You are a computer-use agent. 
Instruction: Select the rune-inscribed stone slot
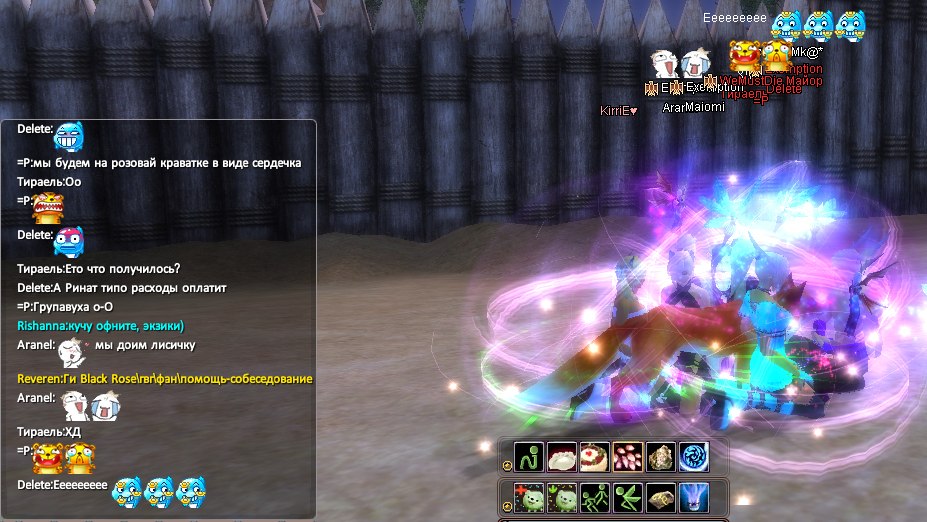click(661, 496)
